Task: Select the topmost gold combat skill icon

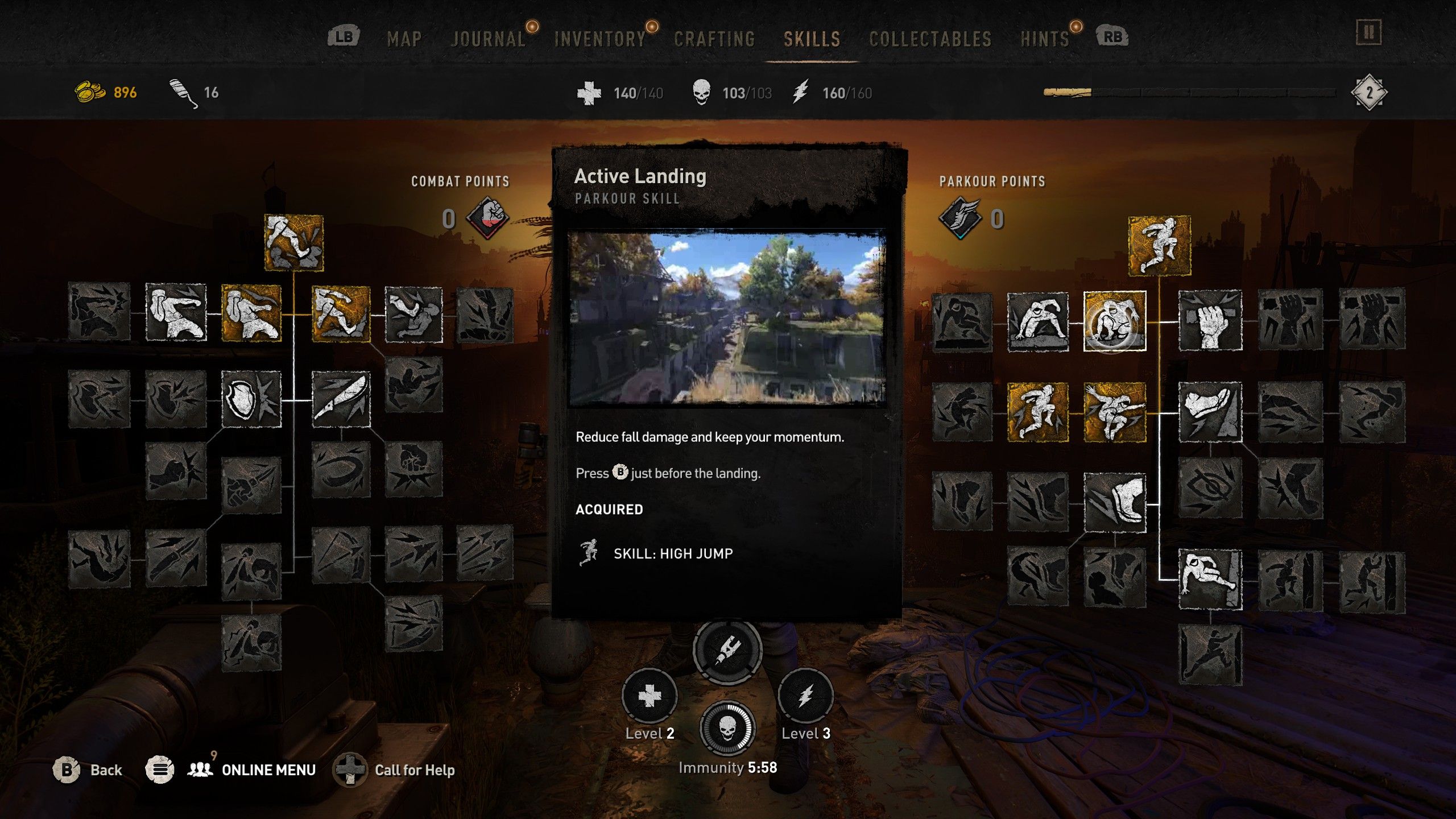Action: (x=293, y=242)
